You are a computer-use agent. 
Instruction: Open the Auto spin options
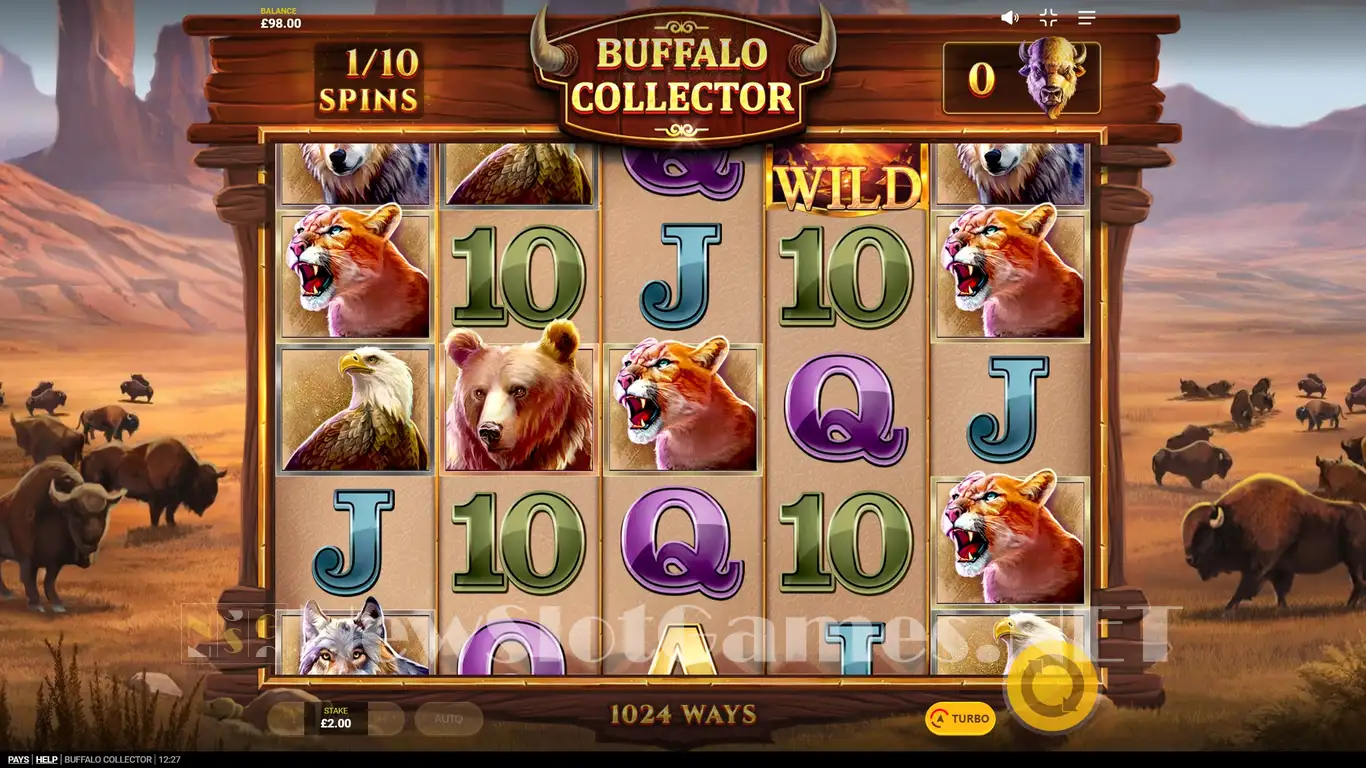tap(448, 718)
